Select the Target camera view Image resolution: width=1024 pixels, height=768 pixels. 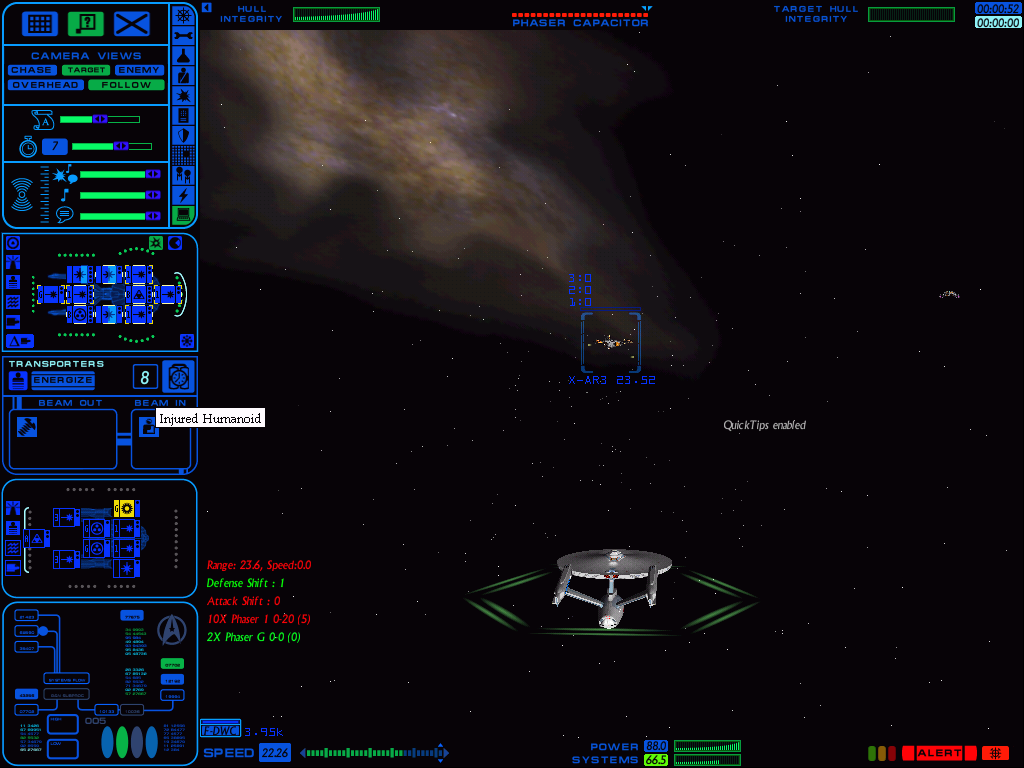point(86,70)
